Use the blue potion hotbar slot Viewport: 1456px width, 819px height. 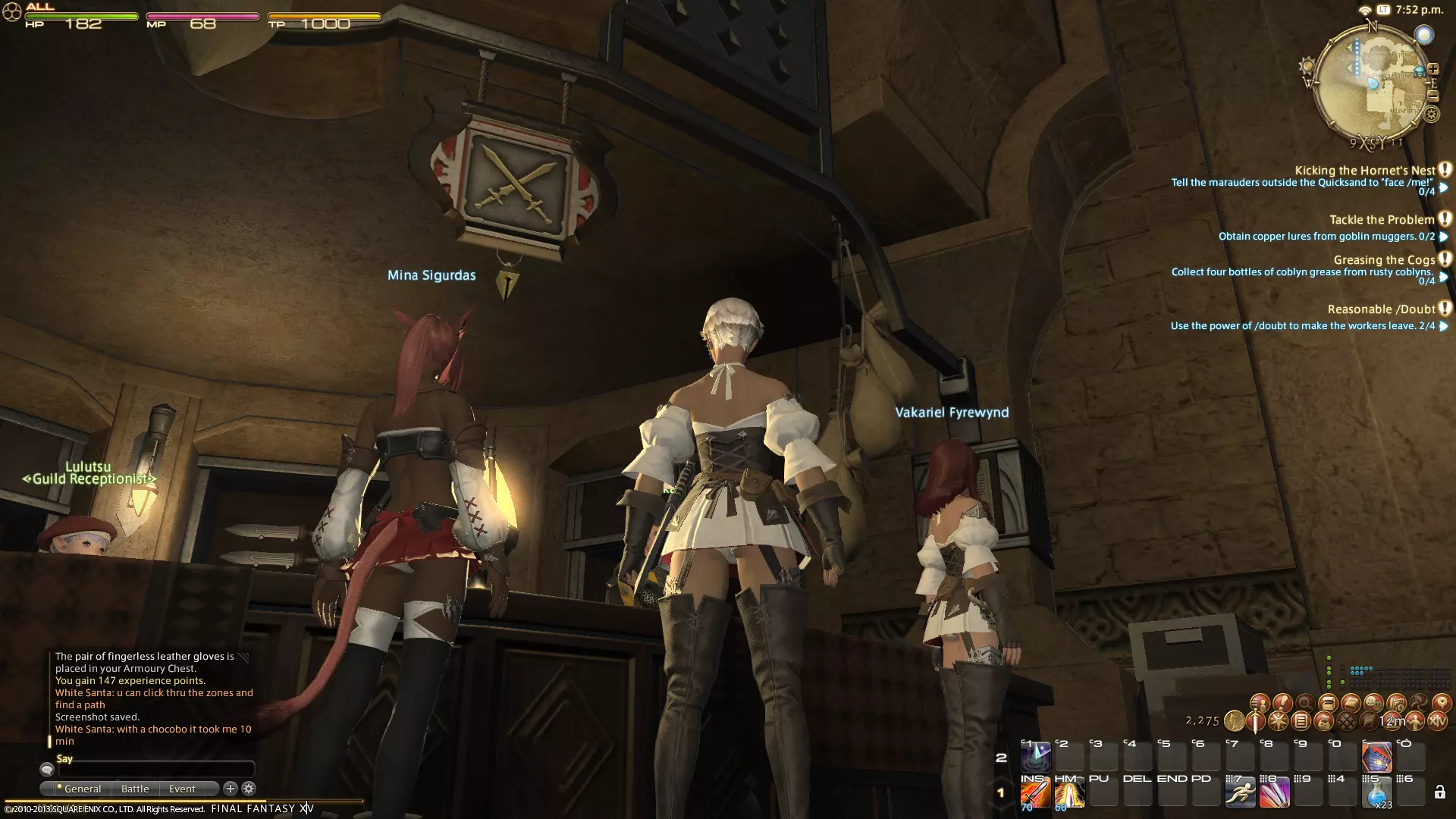[1376, 793]
